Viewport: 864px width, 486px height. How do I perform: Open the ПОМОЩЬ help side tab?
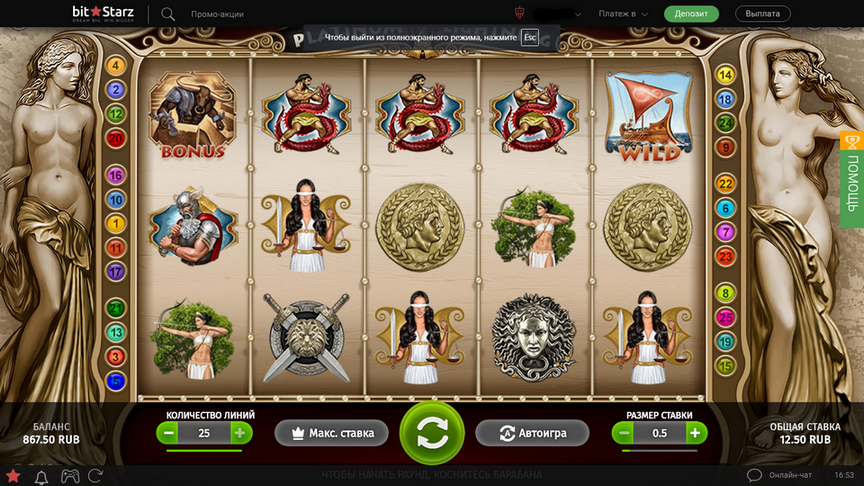click(852, 179)
